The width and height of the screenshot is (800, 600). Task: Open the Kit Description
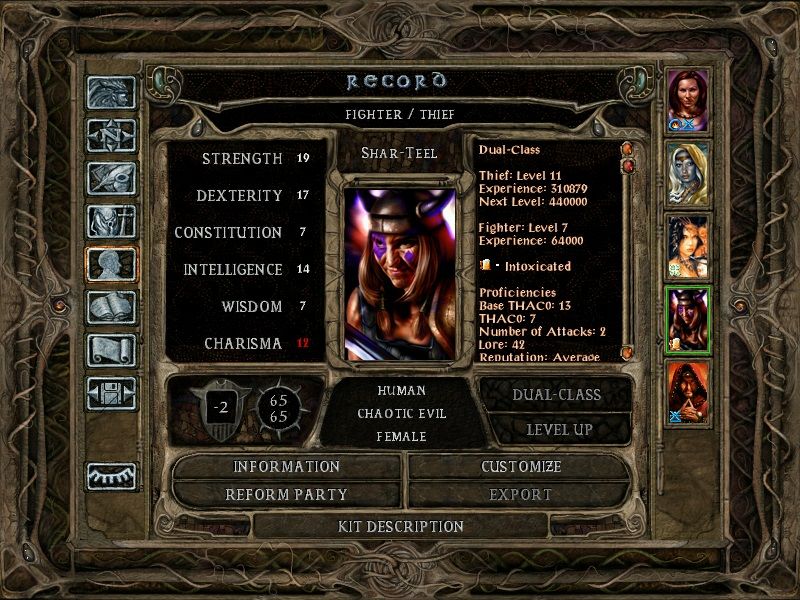[x=400, y=526]
